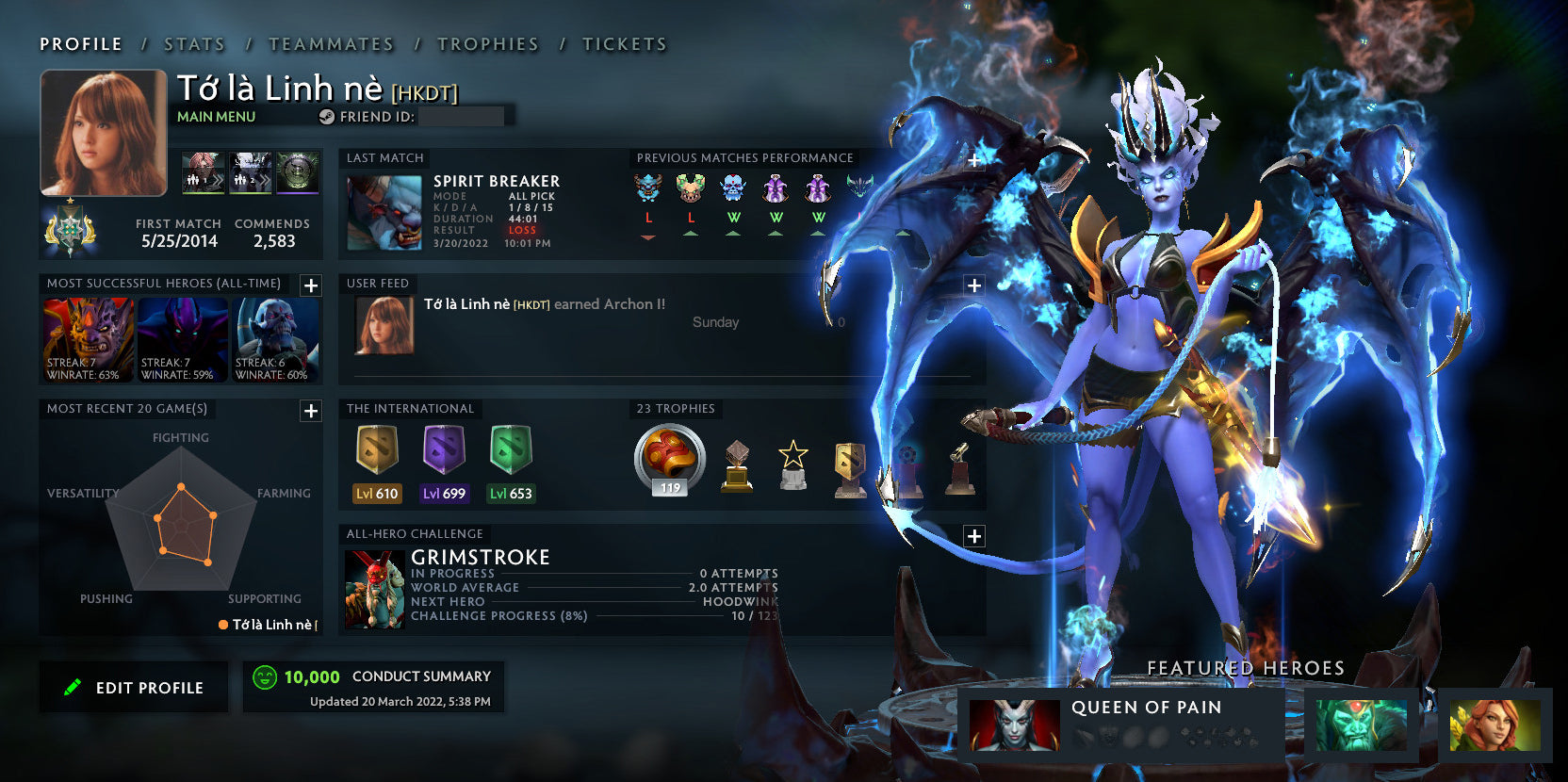Open the TROPHIES tab
The image size is (1568, 782).
pos(487,43)
